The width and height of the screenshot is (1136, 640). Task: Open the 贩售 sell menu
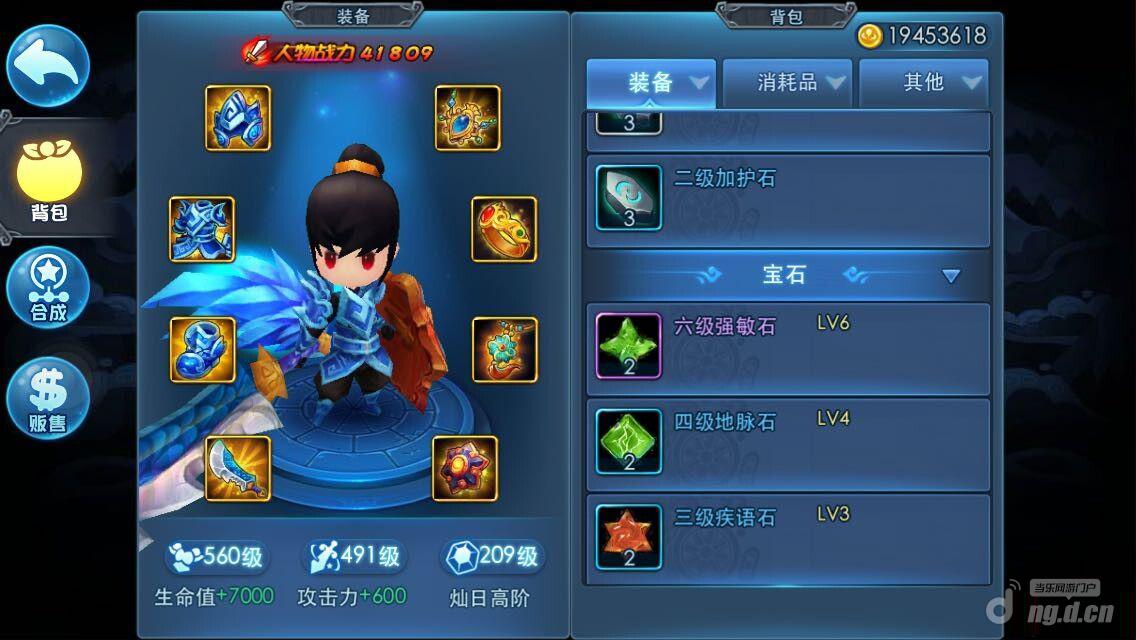point(47,398)
